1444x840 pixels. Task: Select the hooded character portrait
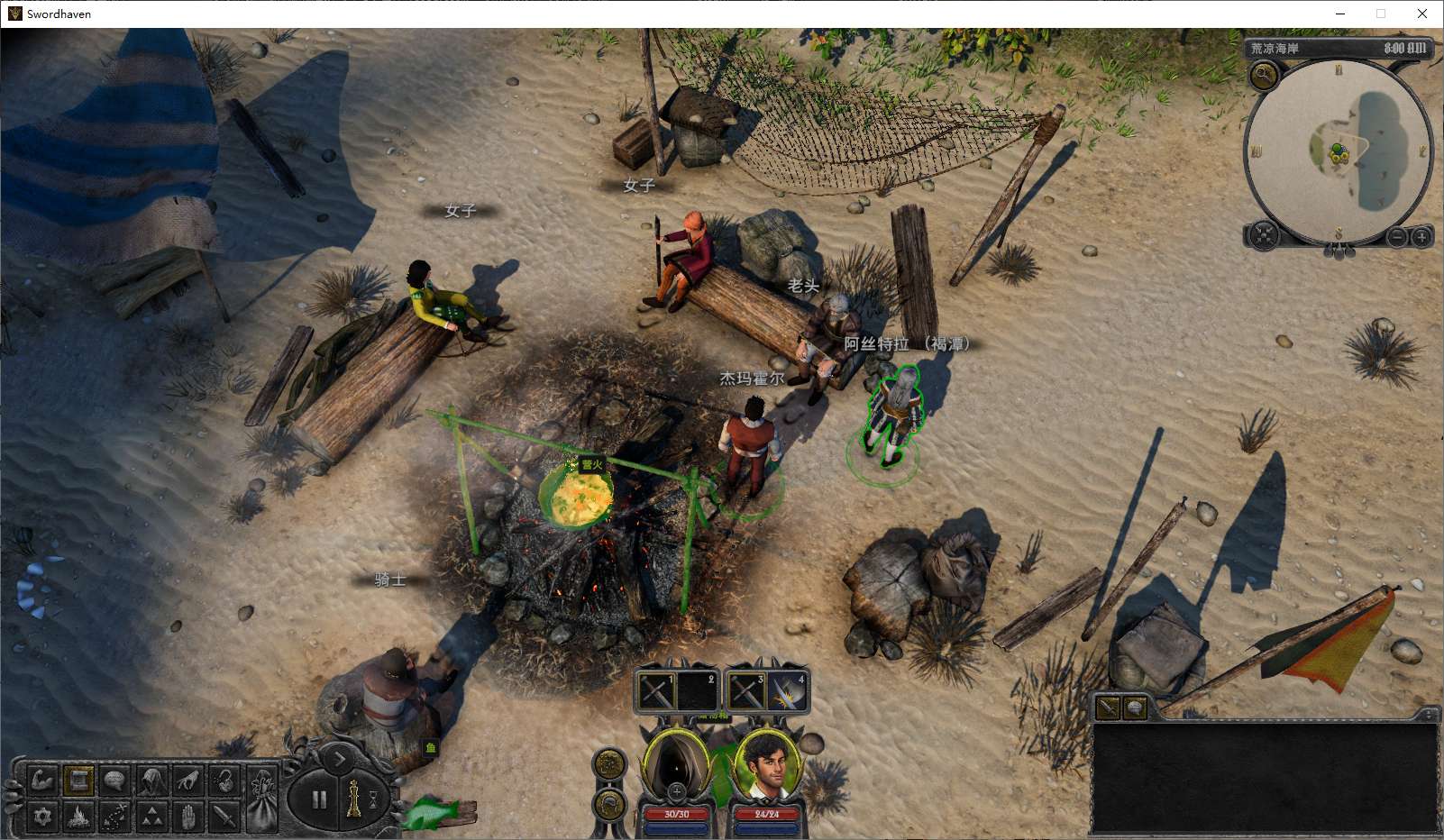[x=676, y=764]
